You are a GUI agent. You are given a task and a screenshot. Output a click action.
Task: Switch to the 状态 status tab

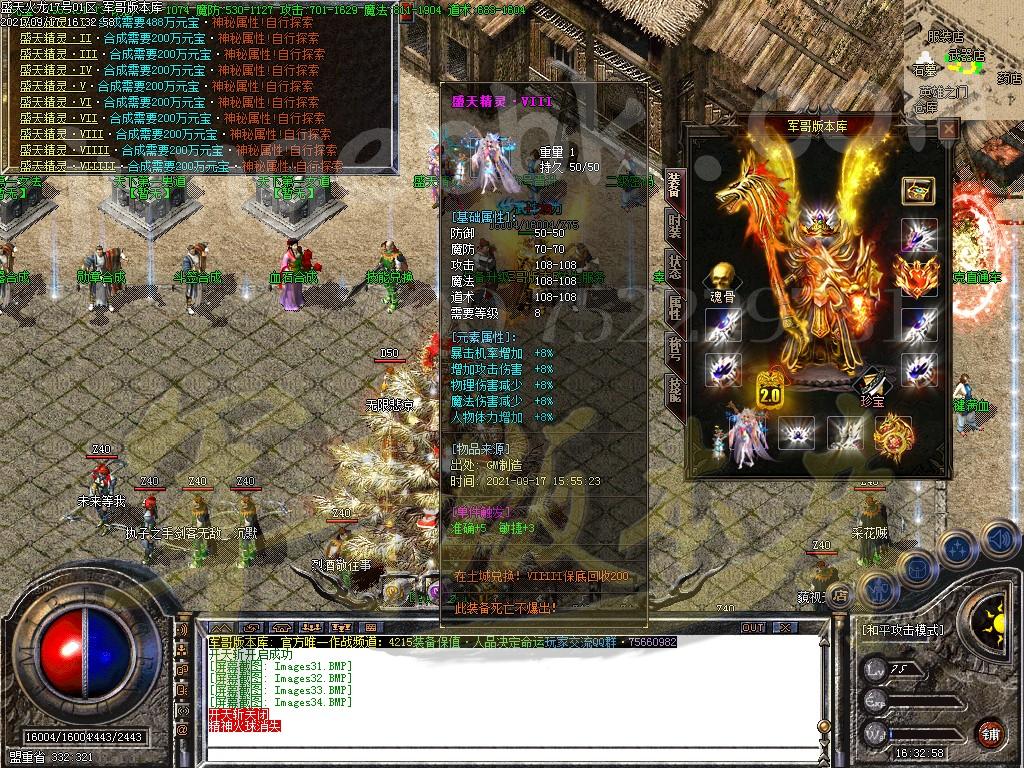675,267
